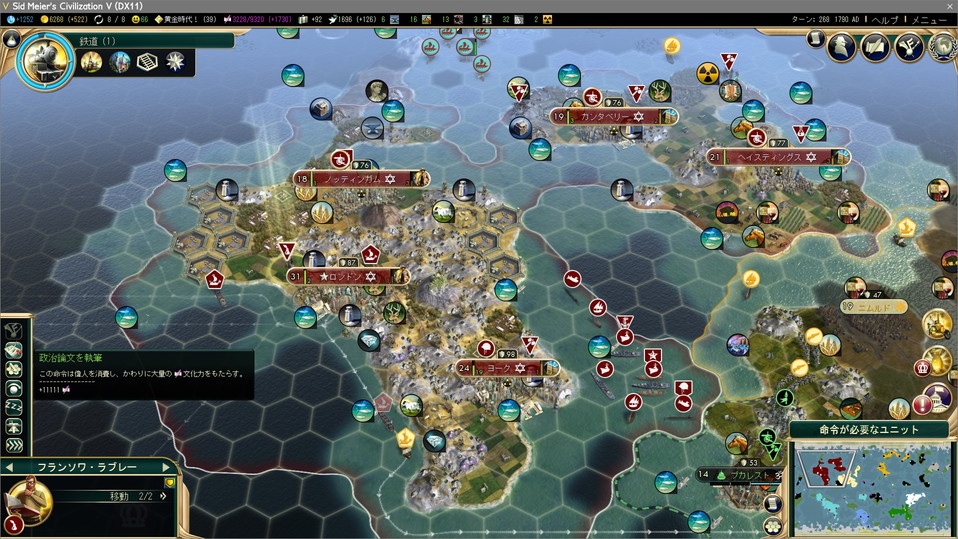Put the unit to sleep with the Zzz action
Screen dimensions: 958x539
[x=14, y=407]
